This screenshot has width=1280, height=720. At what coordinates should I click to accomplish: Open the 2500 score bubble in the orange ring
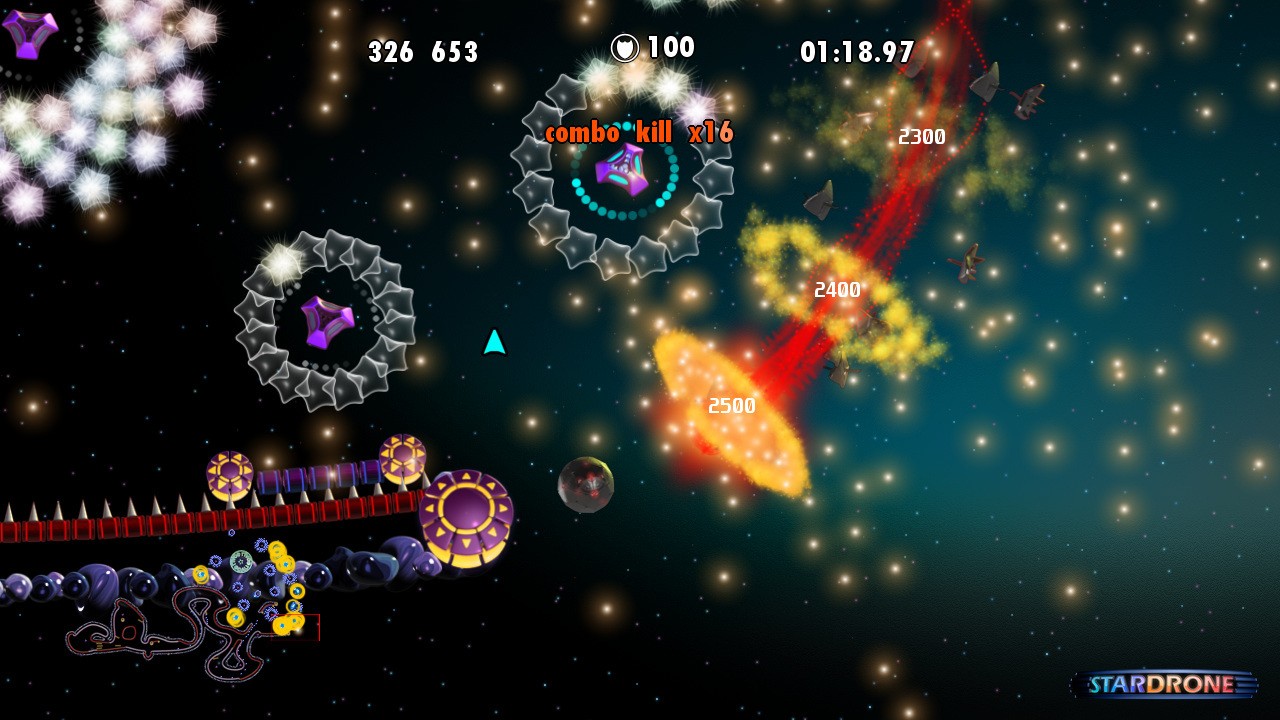tap(733, 406)
